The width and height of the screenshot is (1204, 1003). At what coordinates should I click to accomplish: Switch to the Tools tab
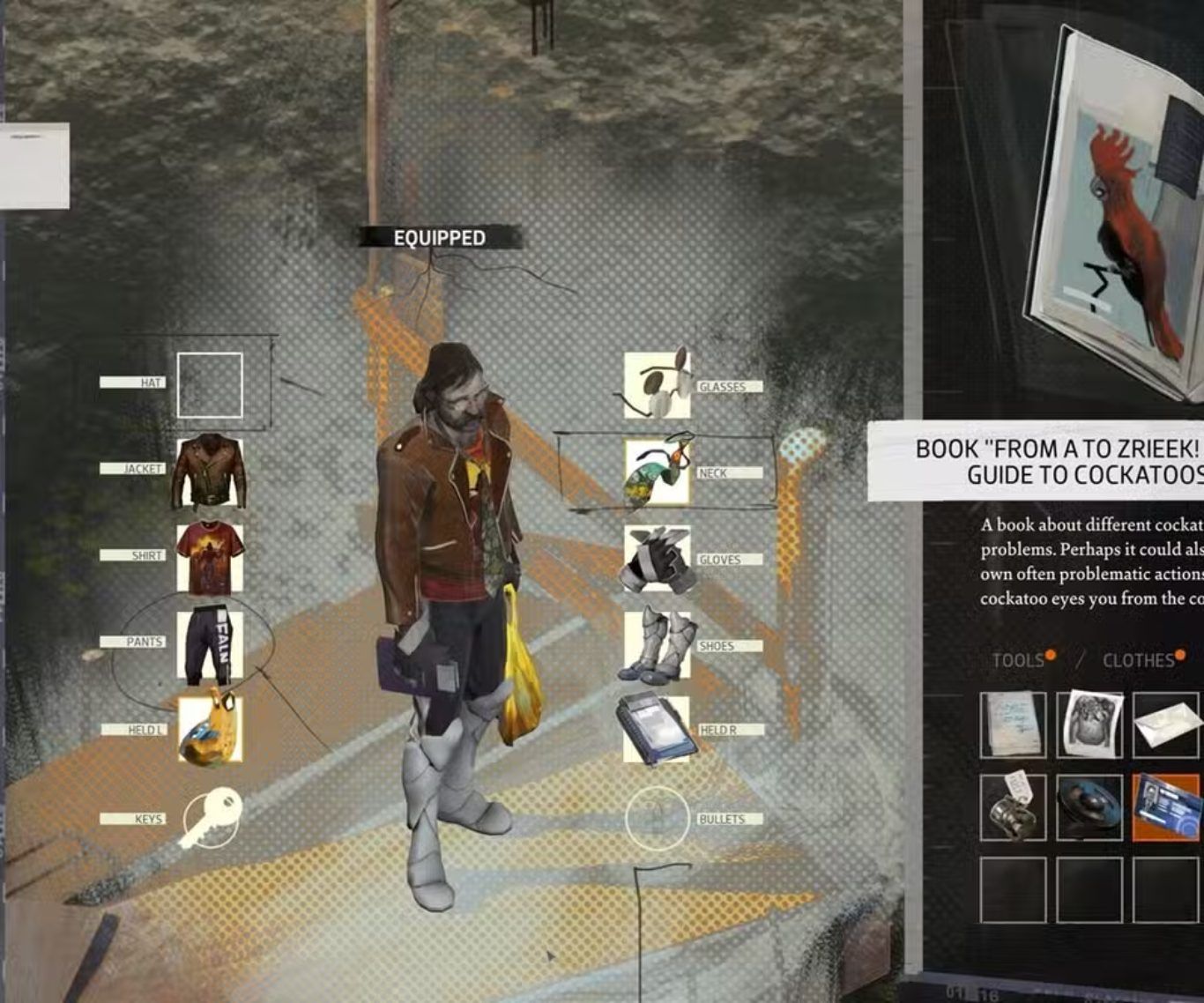click(1018, 660)
